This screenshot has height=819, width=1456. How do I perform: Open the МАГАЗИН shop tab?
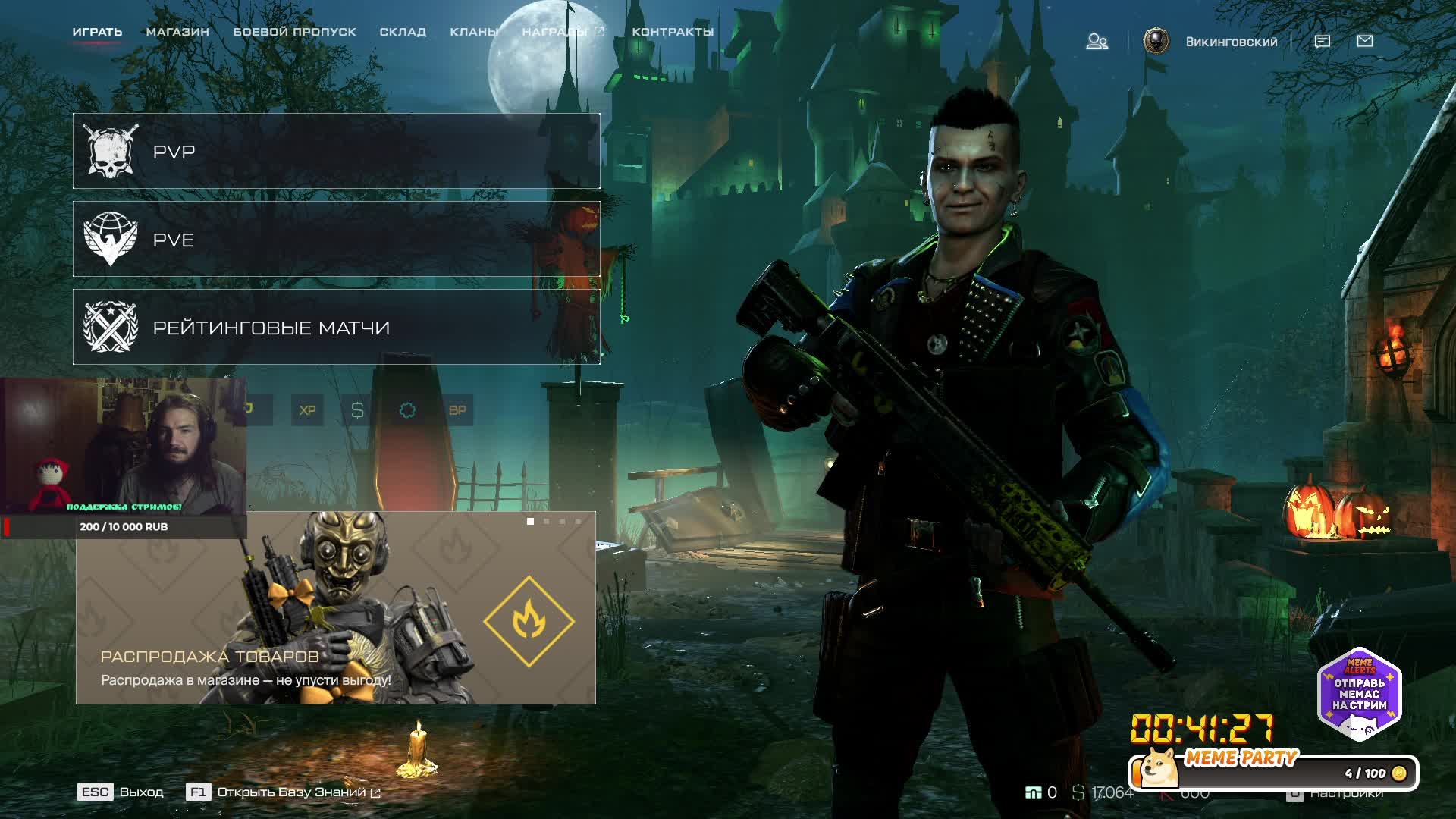[x=177, y=32]
